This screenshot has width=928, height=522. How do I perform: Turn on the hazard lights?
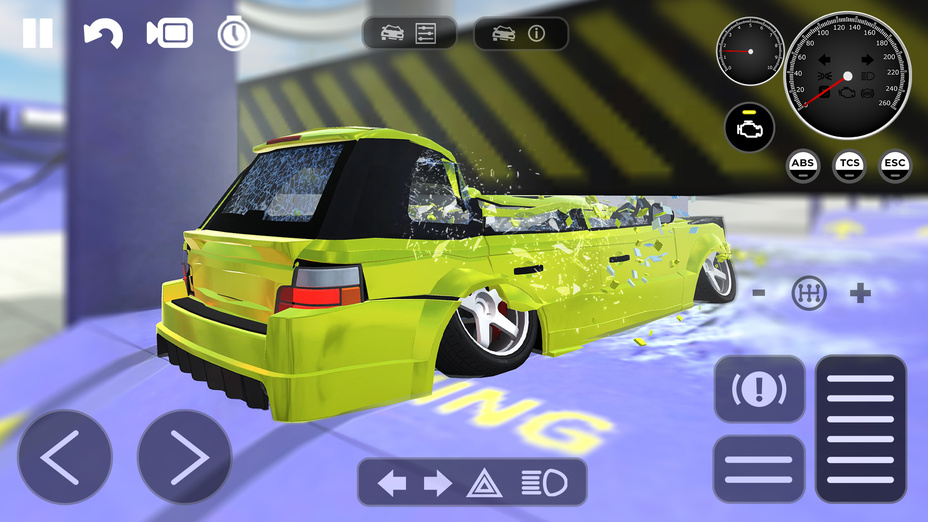coord(482,484)
